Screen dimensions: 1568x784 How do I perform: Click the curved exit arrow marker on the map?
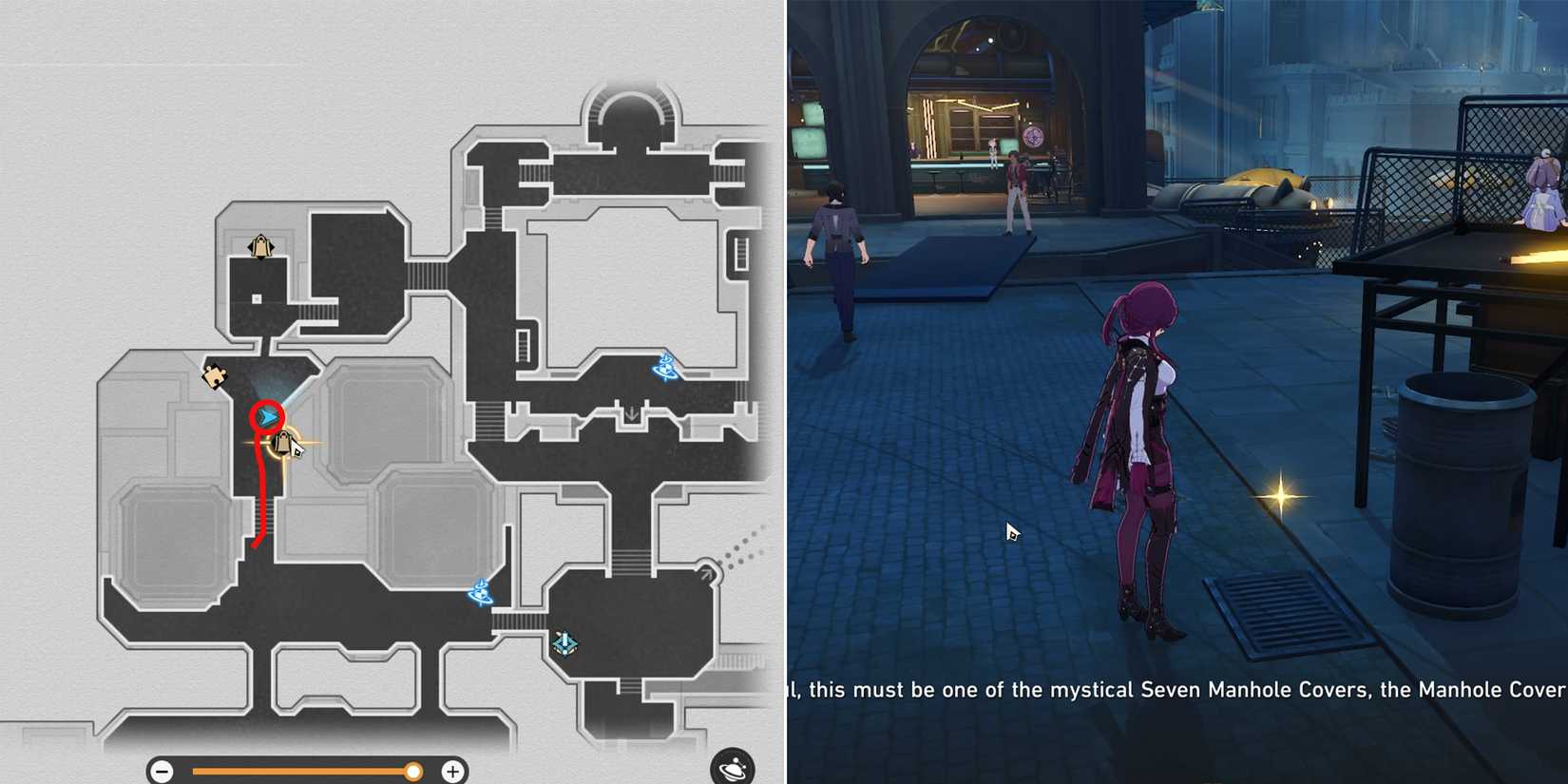click(x=708, y=571)
